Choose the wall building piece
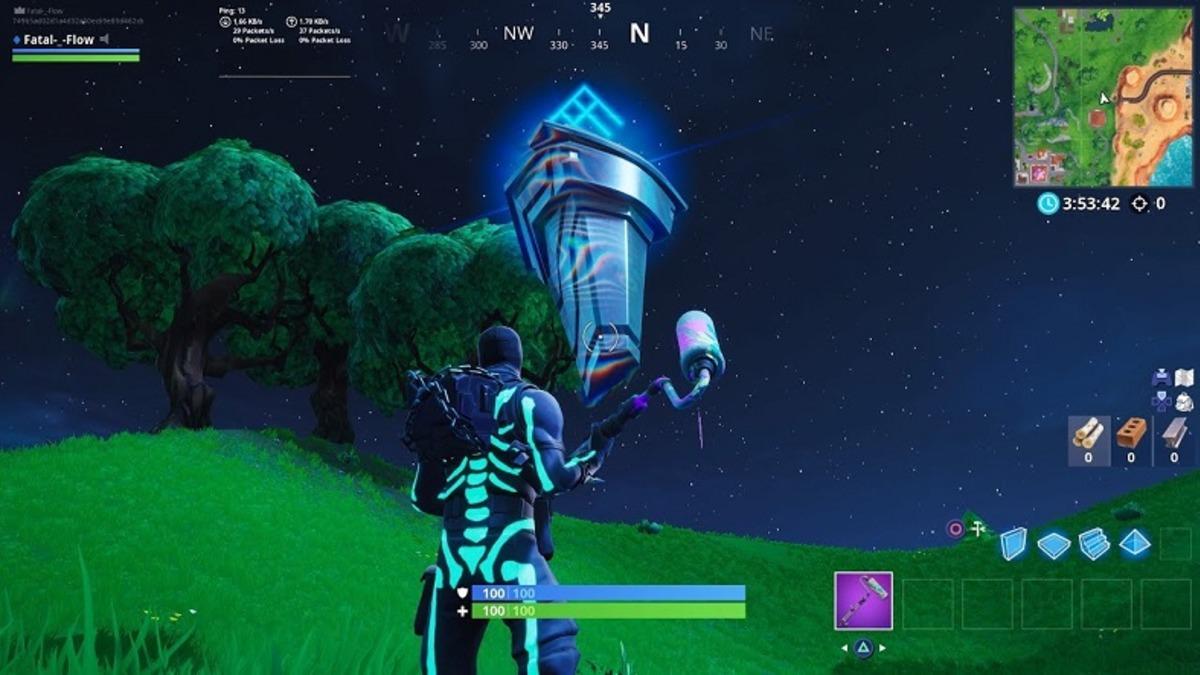Image resolution: width=1200 pixels, height=675 pixels. pos(1013,544)
